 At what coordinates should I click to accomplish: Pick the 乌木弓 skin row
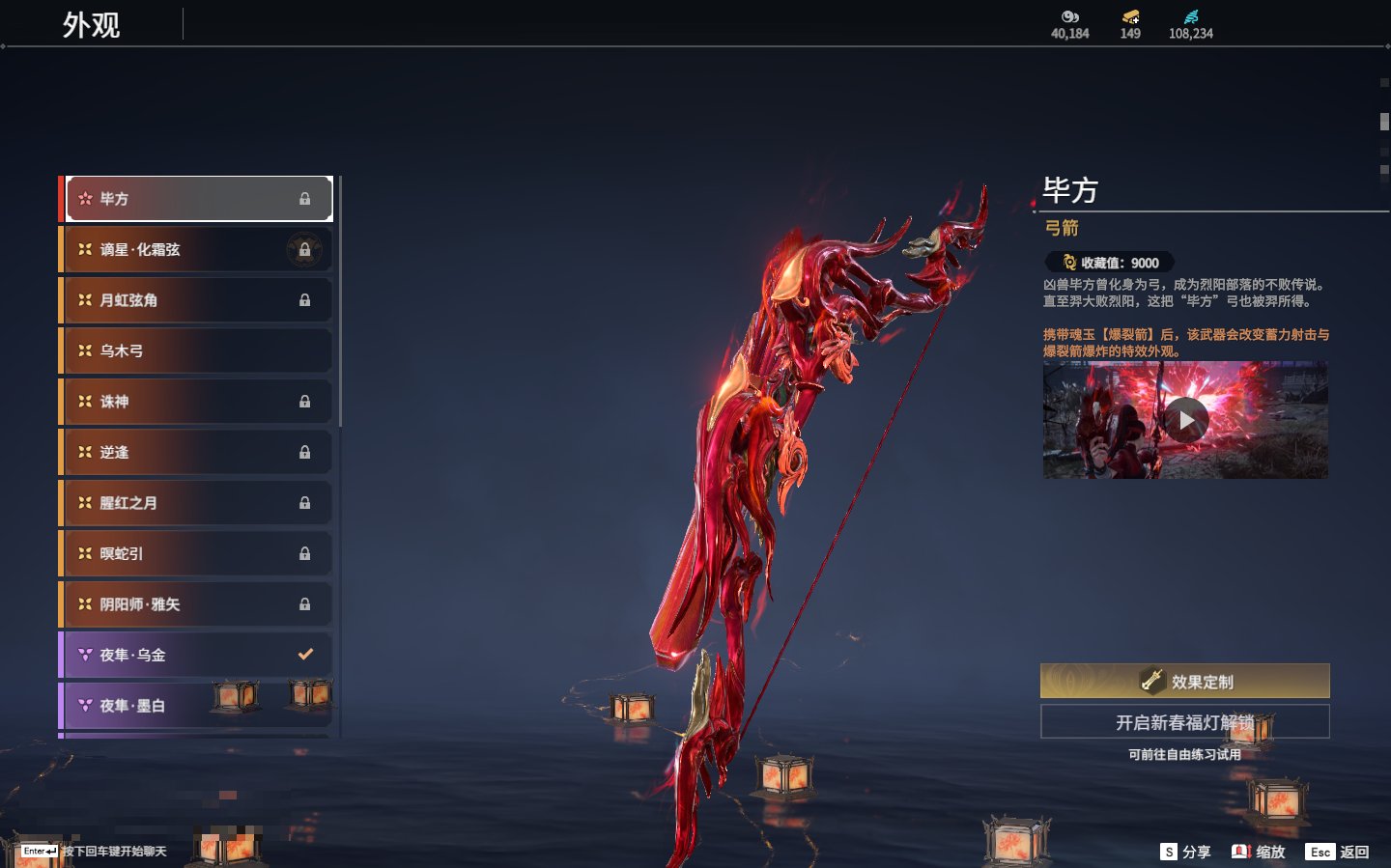(198, 350)
